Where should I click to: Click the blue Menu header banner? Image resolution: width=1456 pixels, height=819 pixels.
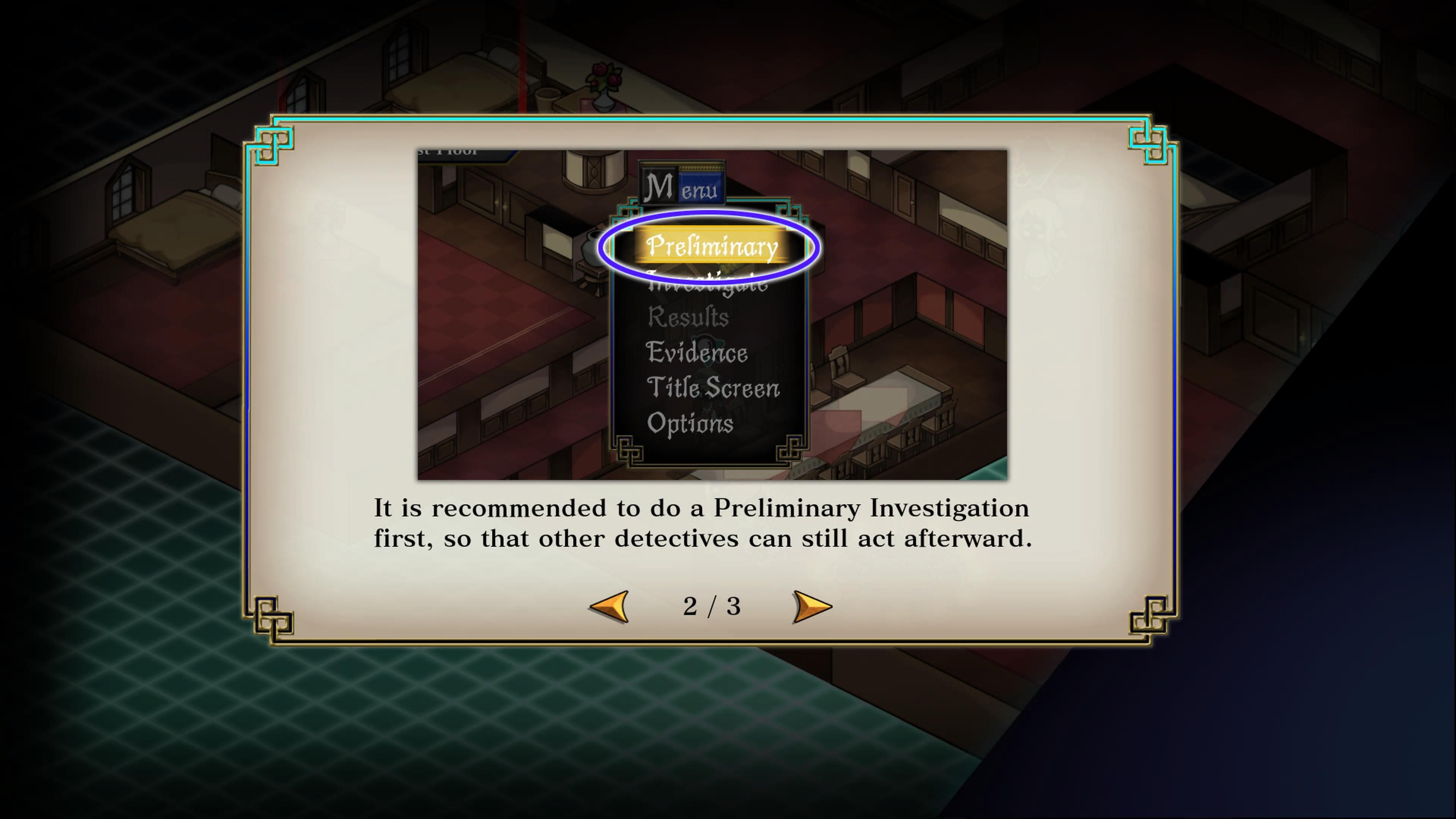683,185
